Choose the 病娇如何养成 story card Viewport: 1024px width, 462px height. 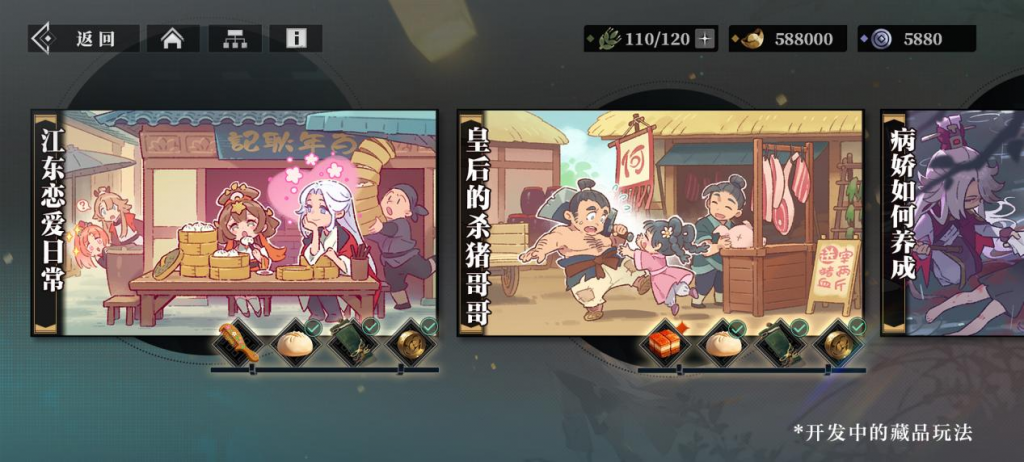(952, 220)
